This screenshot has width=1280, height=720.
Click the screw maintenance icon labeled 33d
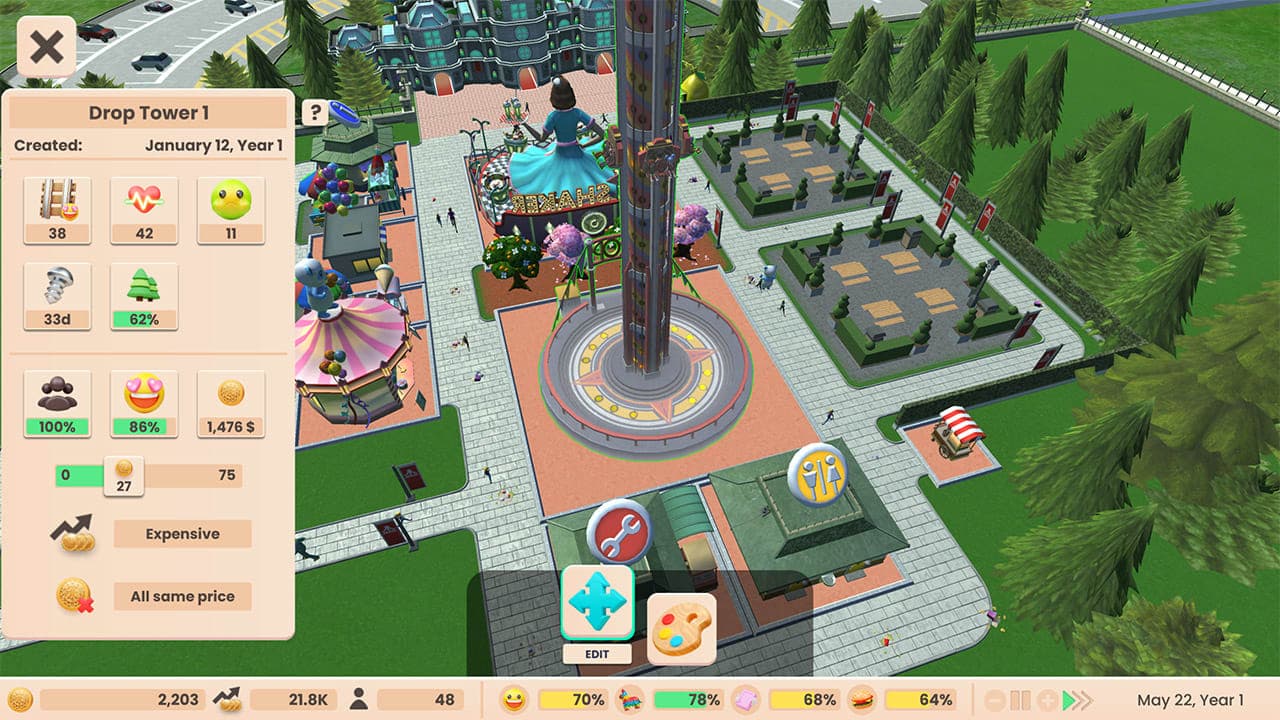coord(57,290)
